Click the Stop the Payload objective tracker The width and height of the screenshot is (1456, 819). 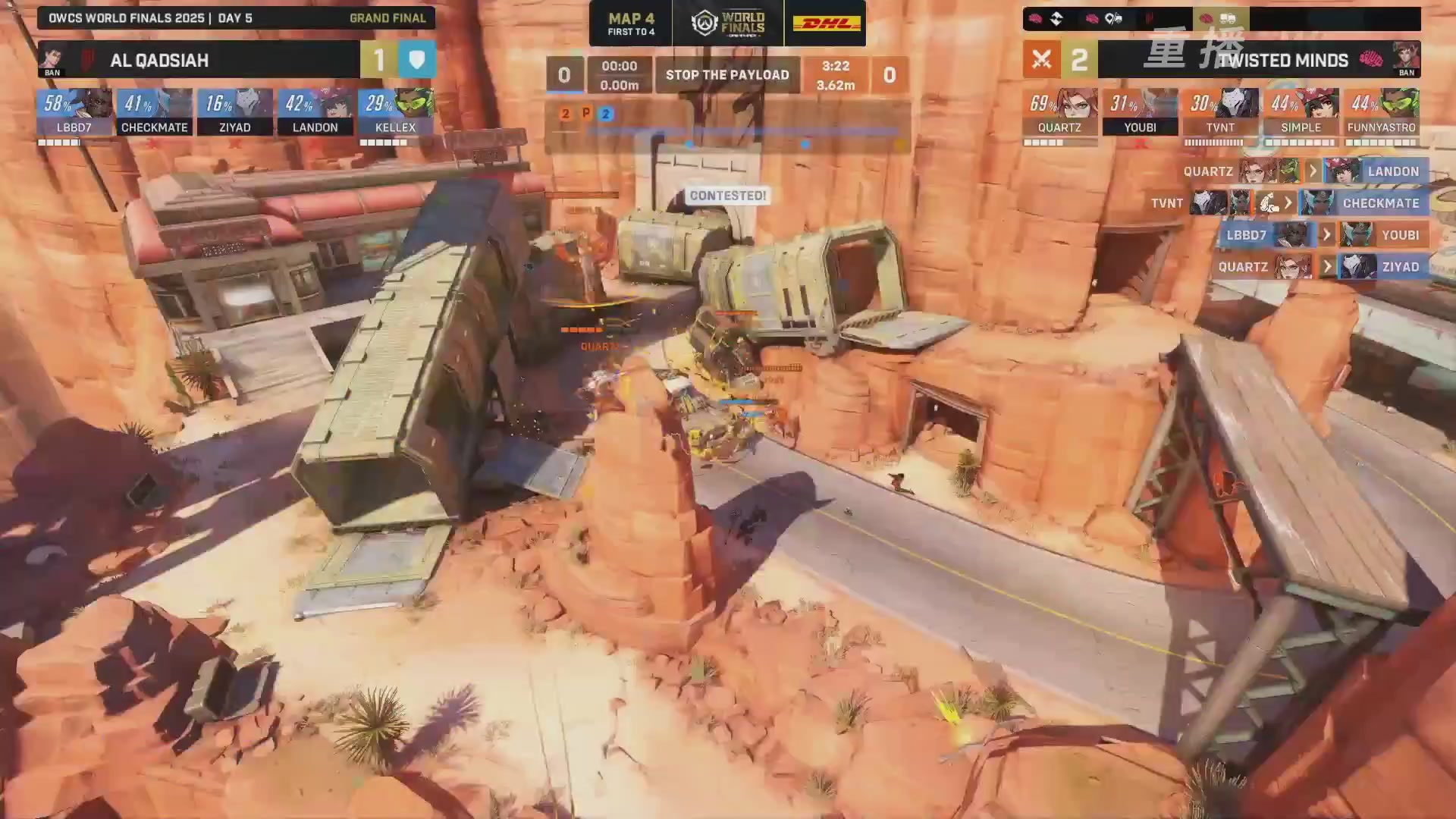(x=727, y=75)
